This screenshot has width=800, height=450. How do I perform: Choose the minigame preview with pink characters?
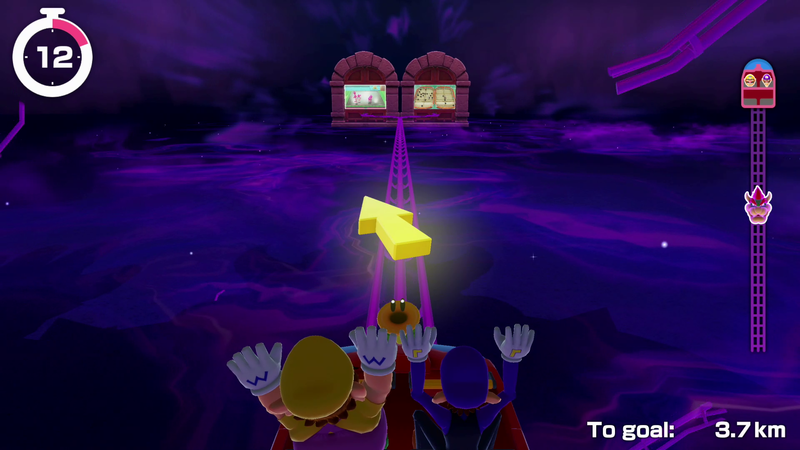(365, 97)
